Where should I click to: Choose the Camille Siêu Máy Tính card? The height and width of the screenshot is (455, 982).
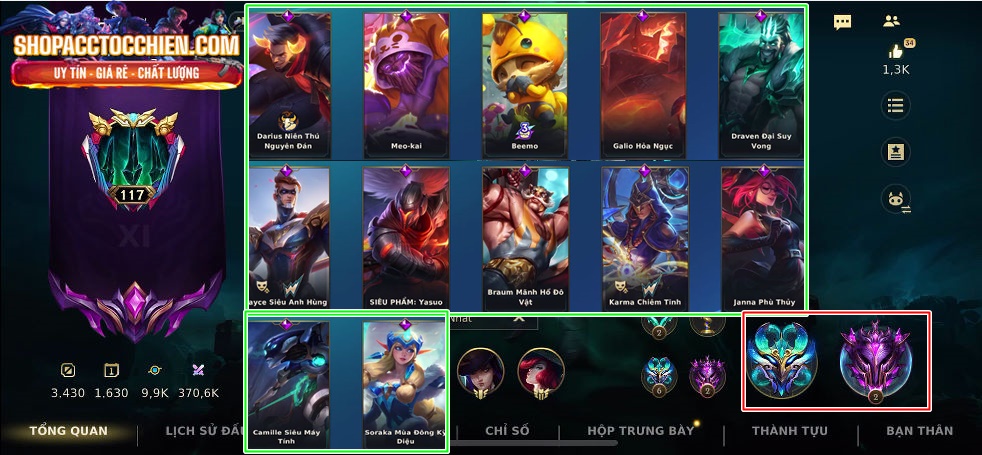click(x=290, y=382)
